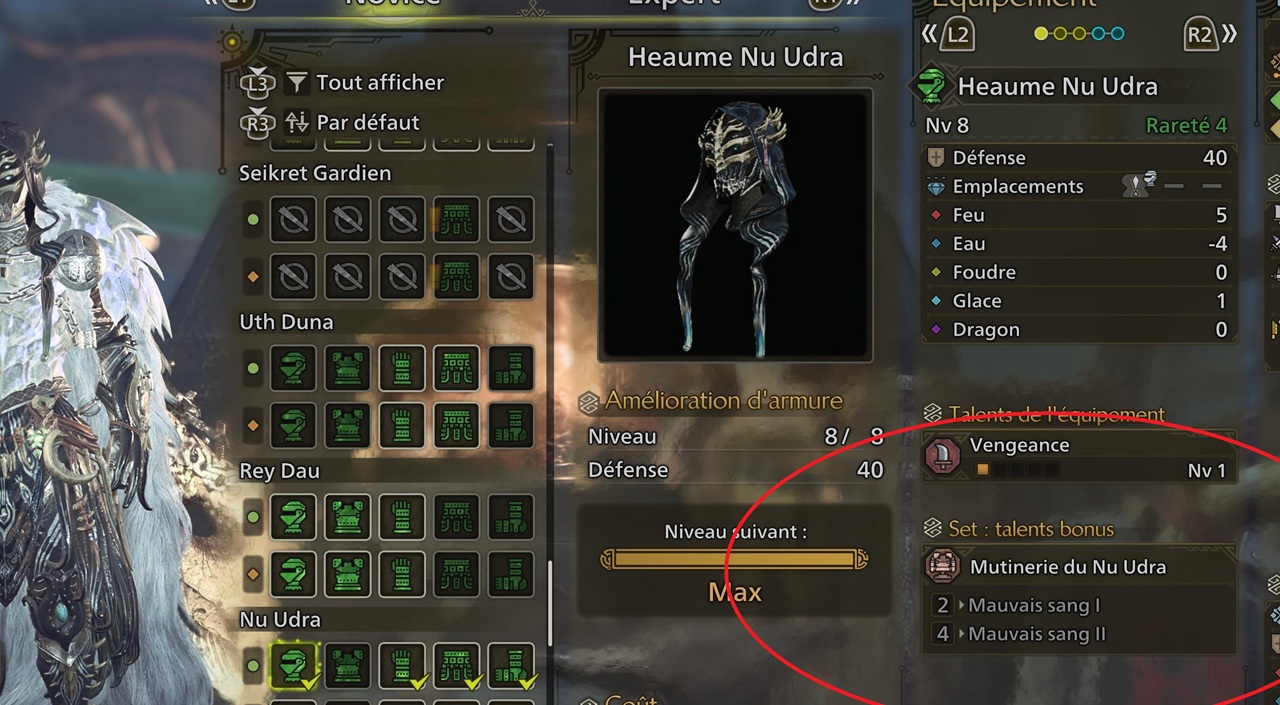
Task: Click the Heaume Nu Udra preview image
Action: click(735, 225)
